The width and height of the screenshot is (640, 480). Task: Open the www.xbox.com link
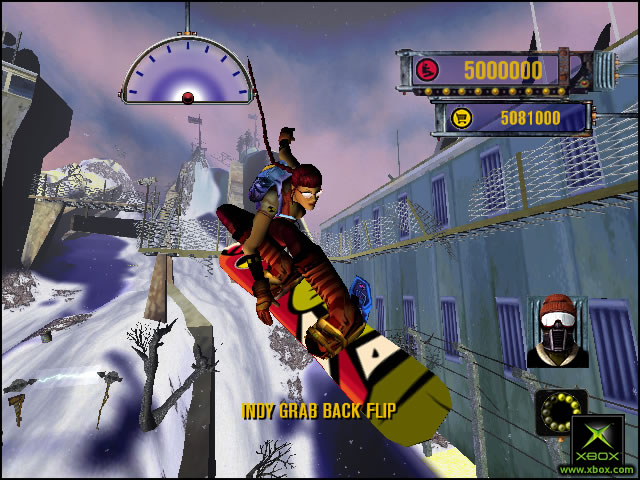pyautogui.click(x=596, y=469)
